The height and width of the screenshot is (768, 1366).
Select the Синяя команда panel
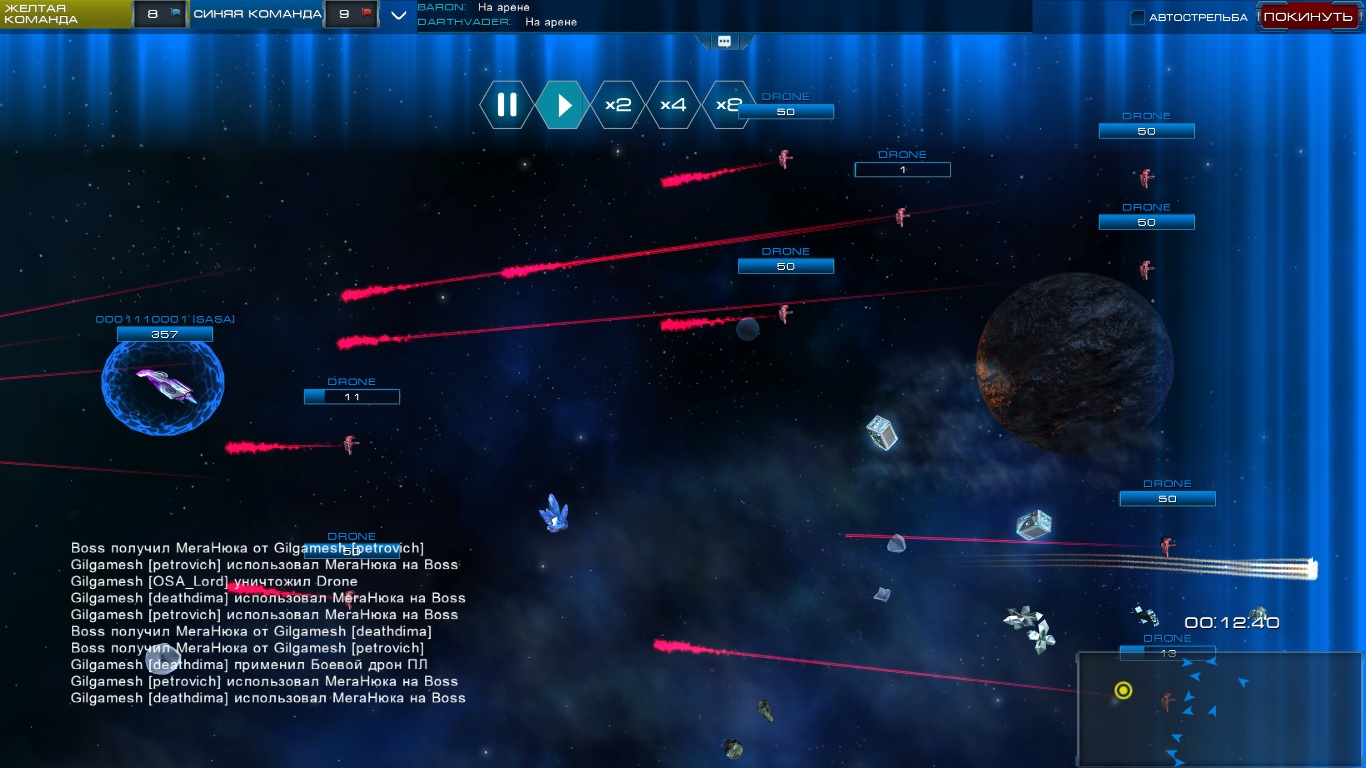257,14
